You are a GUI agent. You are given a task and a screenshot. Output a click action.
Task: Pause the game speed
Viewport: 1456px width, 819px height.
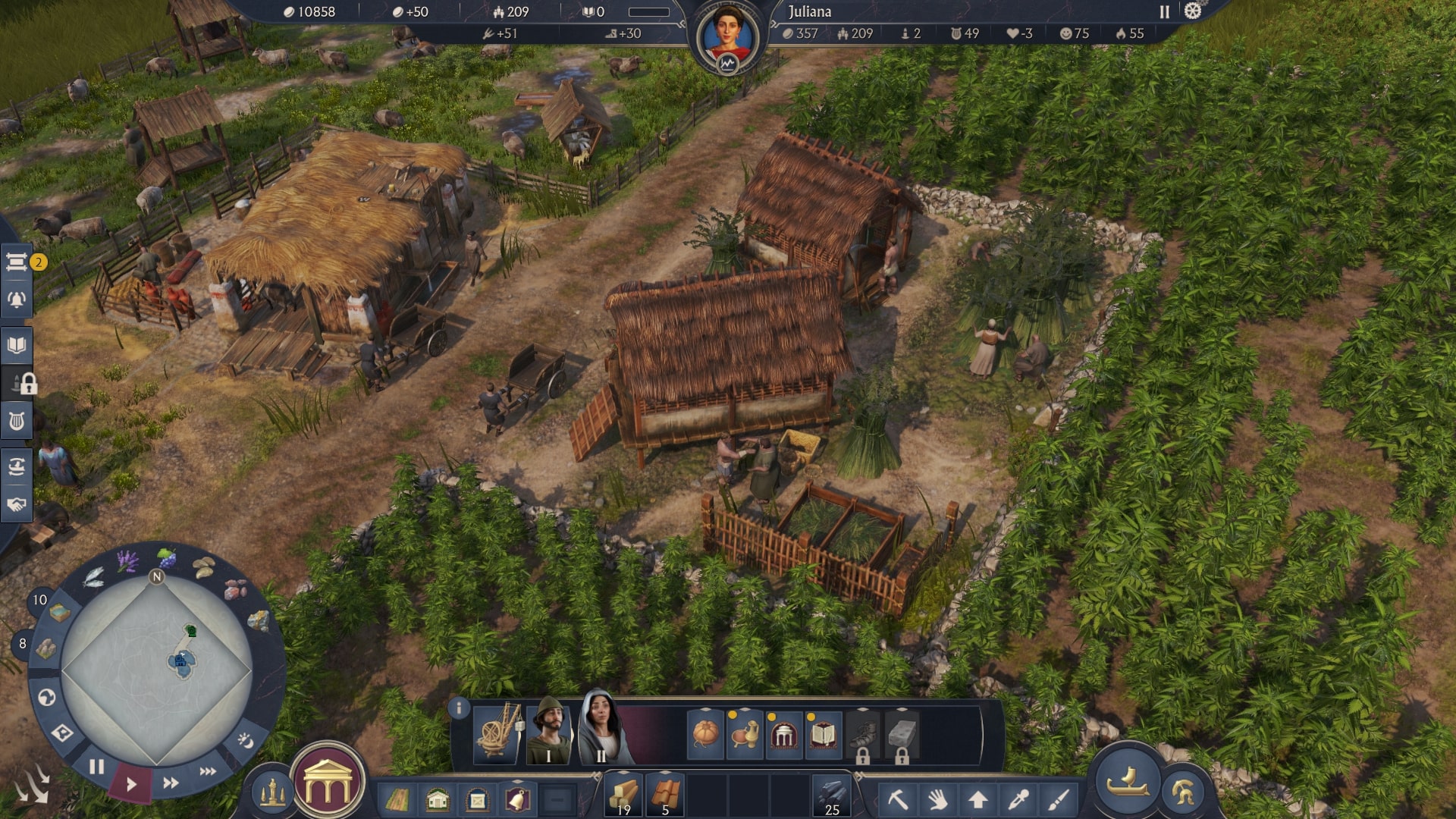(96, 767)
